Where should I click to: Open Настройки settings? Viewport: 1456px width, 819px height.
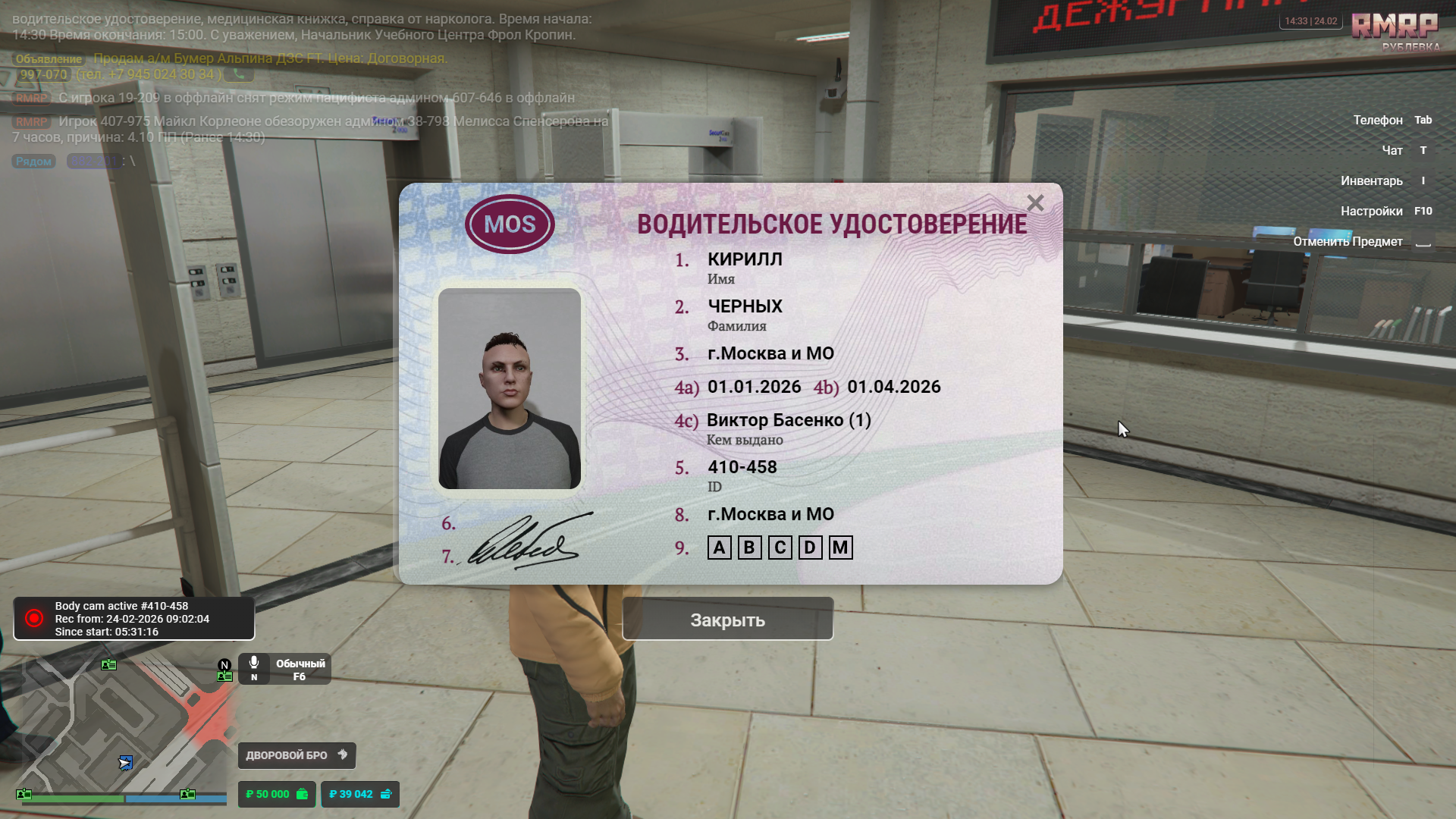[x=1371, y=211]
